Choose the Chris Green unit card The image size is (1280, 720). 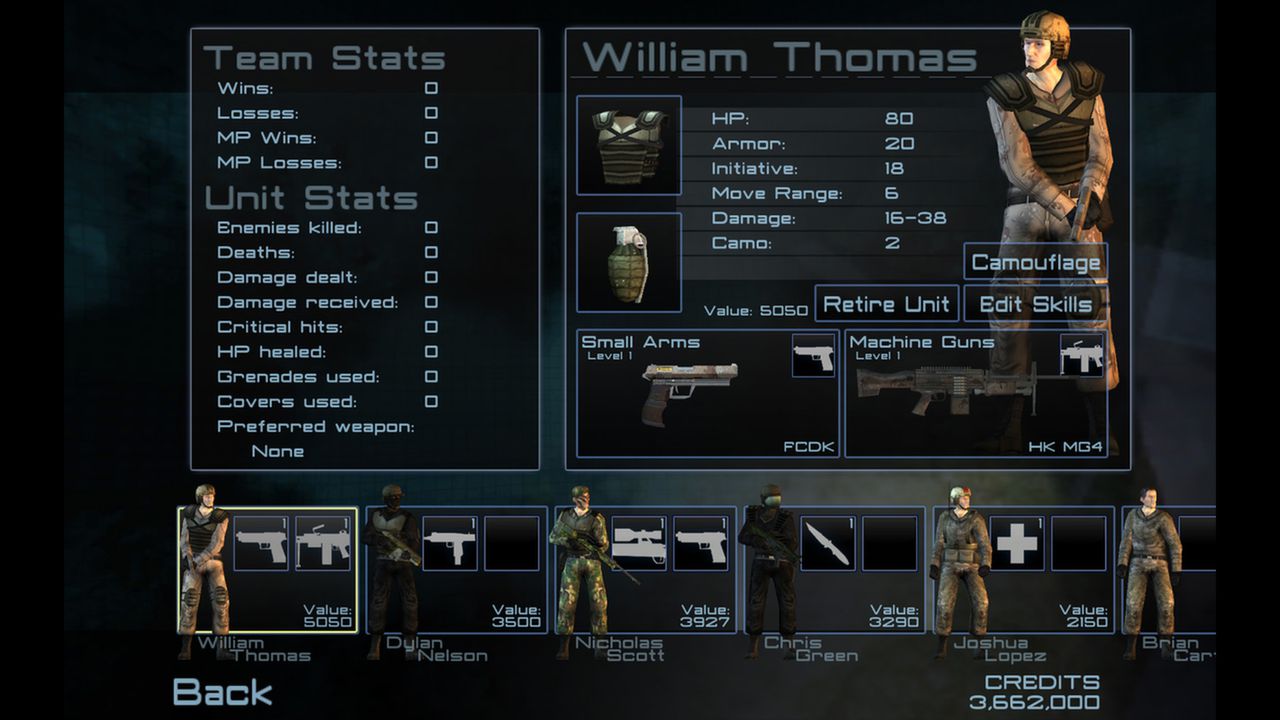click(x=833, y=569)
